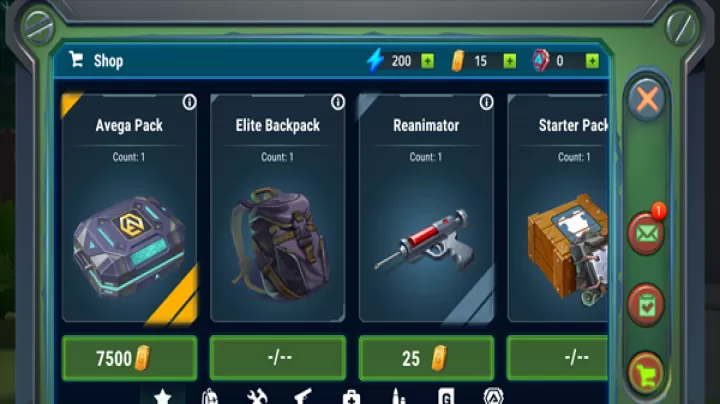The image size is (720, 404).
Task: Open the ammo bullets shop tab
Action: pyautogui.click(x=398, y=397)
